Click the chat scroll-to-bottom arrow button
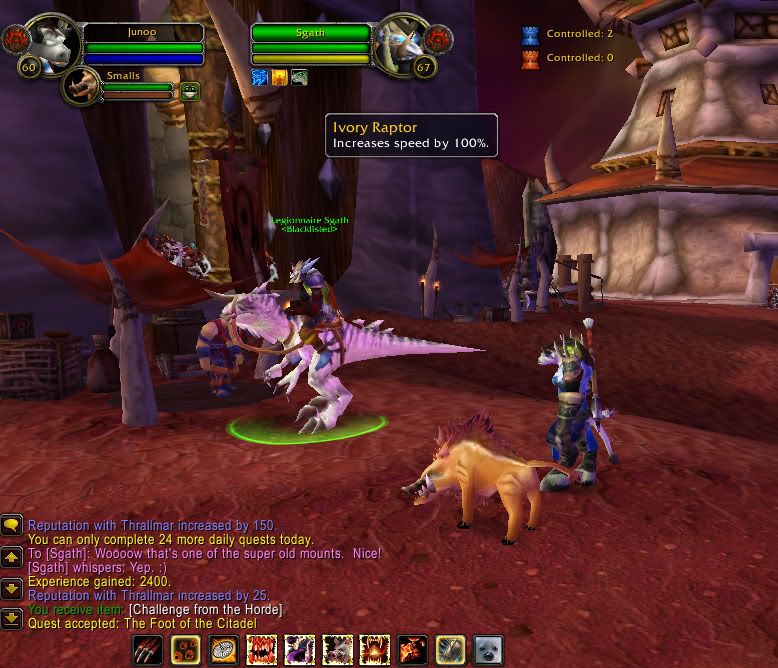Screen dimensions: 778x668 point(12,619)
